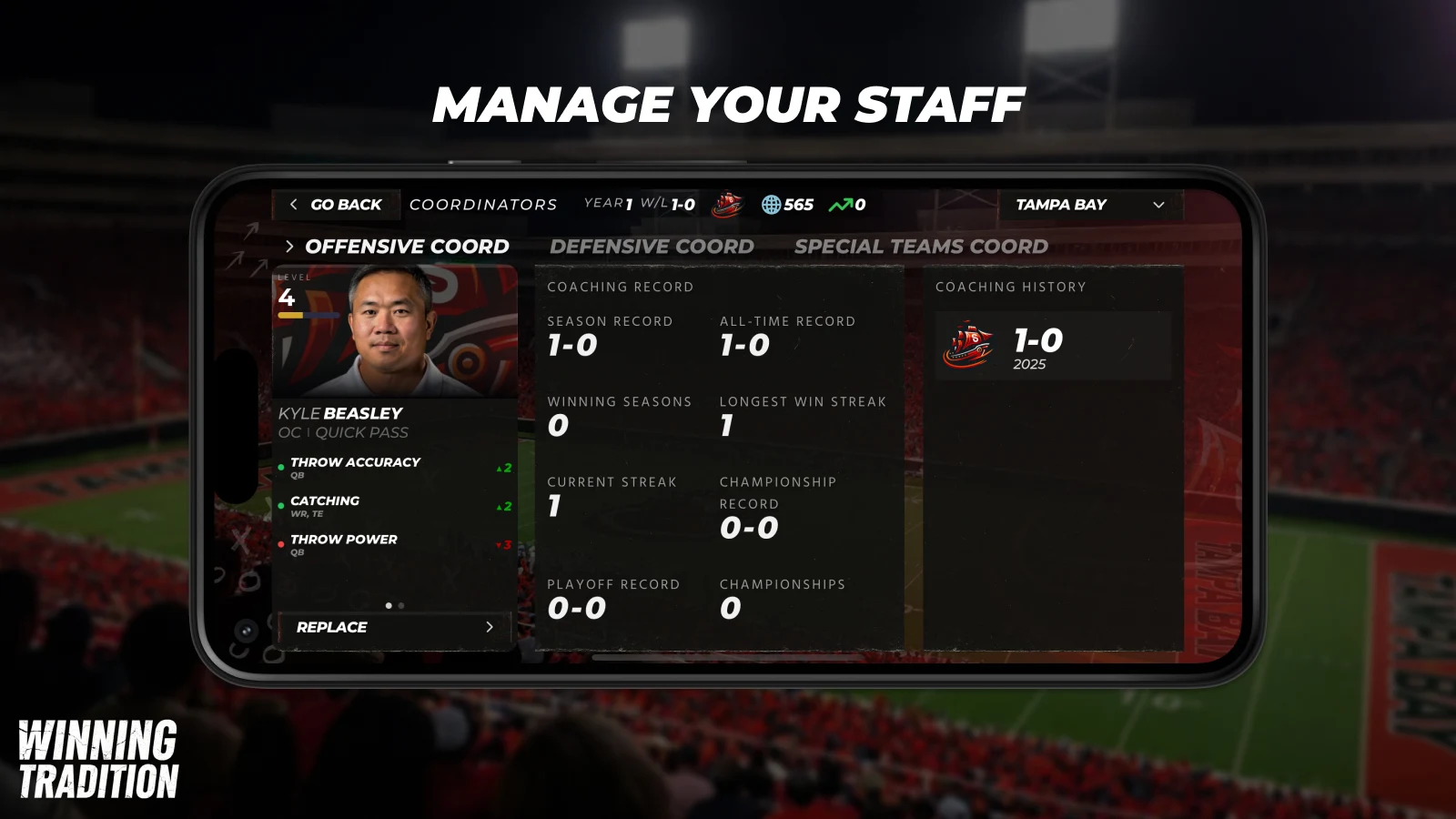
Task: Open the 2025 coaching history entry
Action: click(1052, 347)
